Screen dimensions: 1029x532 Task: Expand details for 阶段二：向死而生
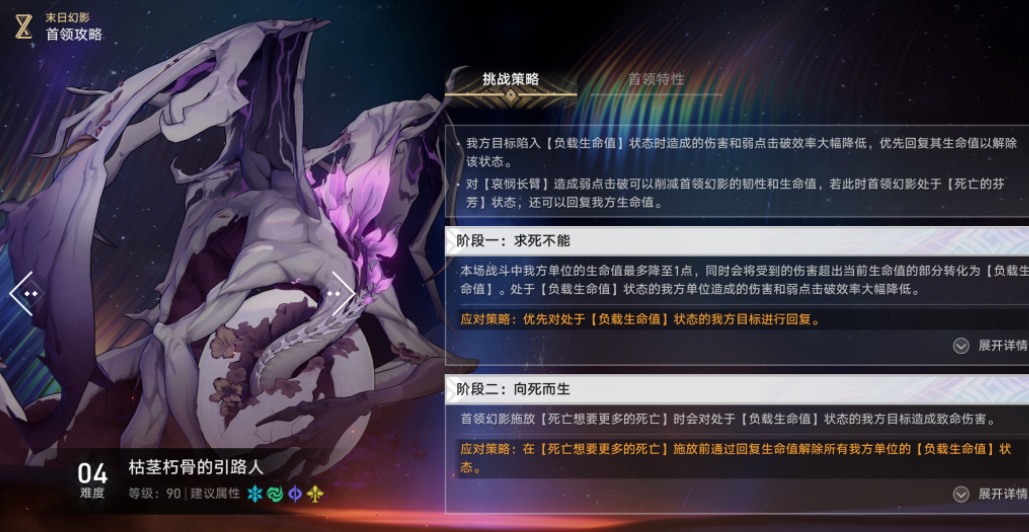coord(988,494)
